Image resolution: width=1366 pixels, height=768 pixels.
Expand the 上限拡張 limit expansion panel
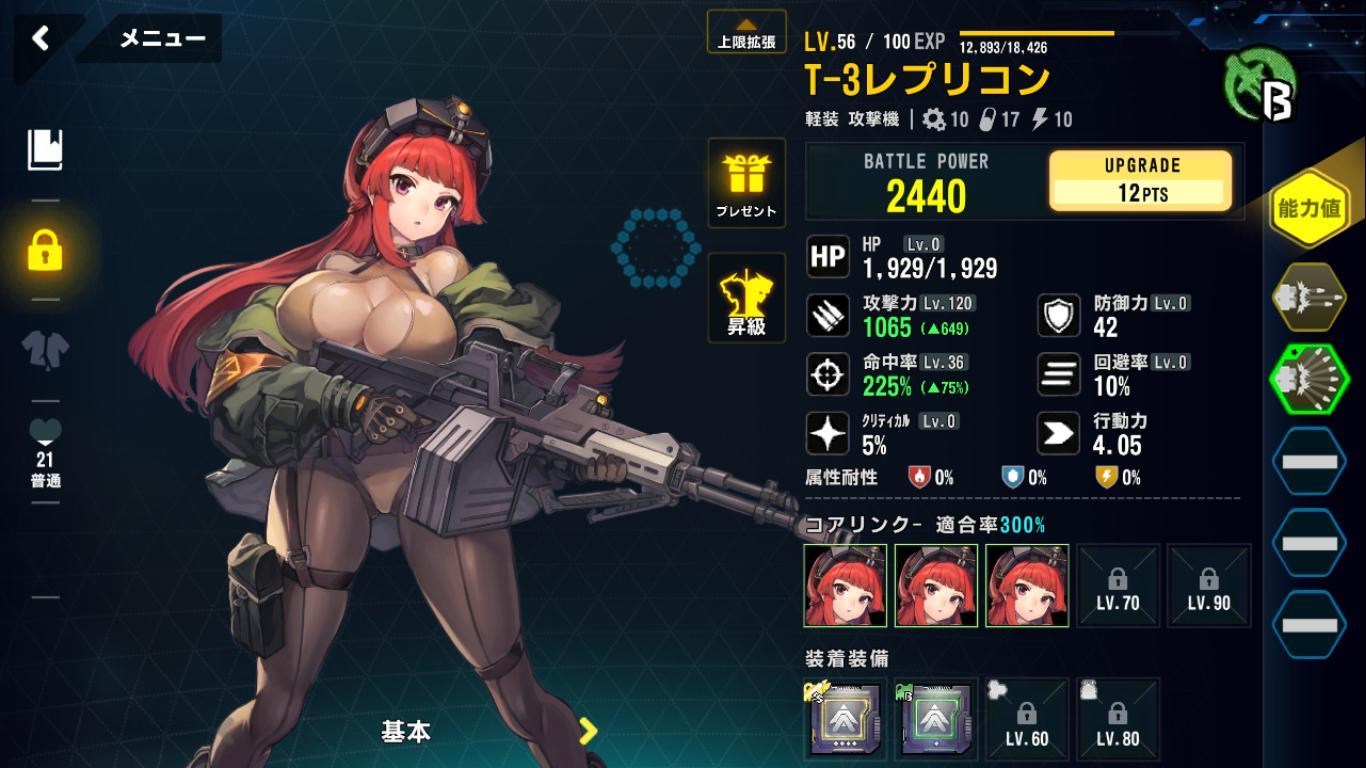[x=746, y=32]
